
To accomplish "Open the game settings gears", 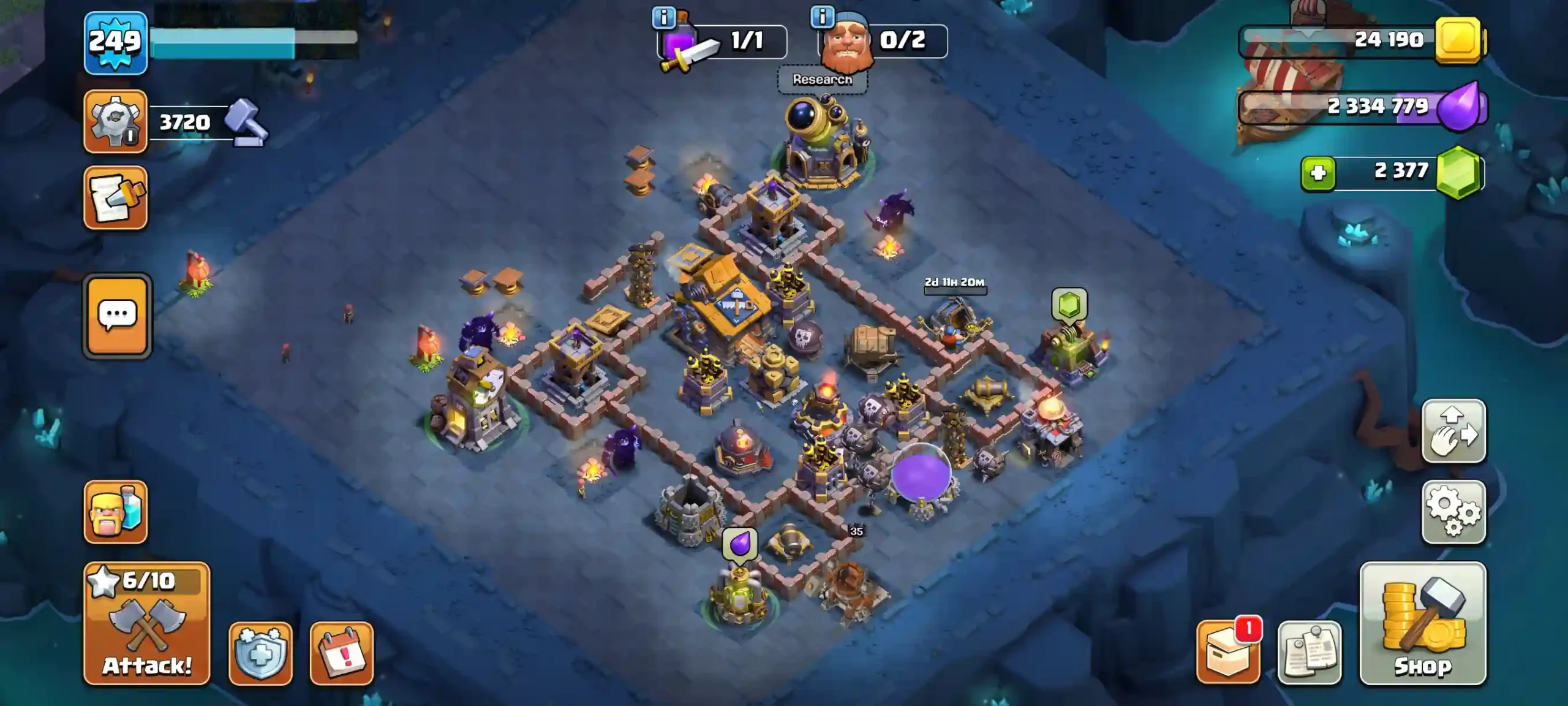I will click(x=1453, y=512).
